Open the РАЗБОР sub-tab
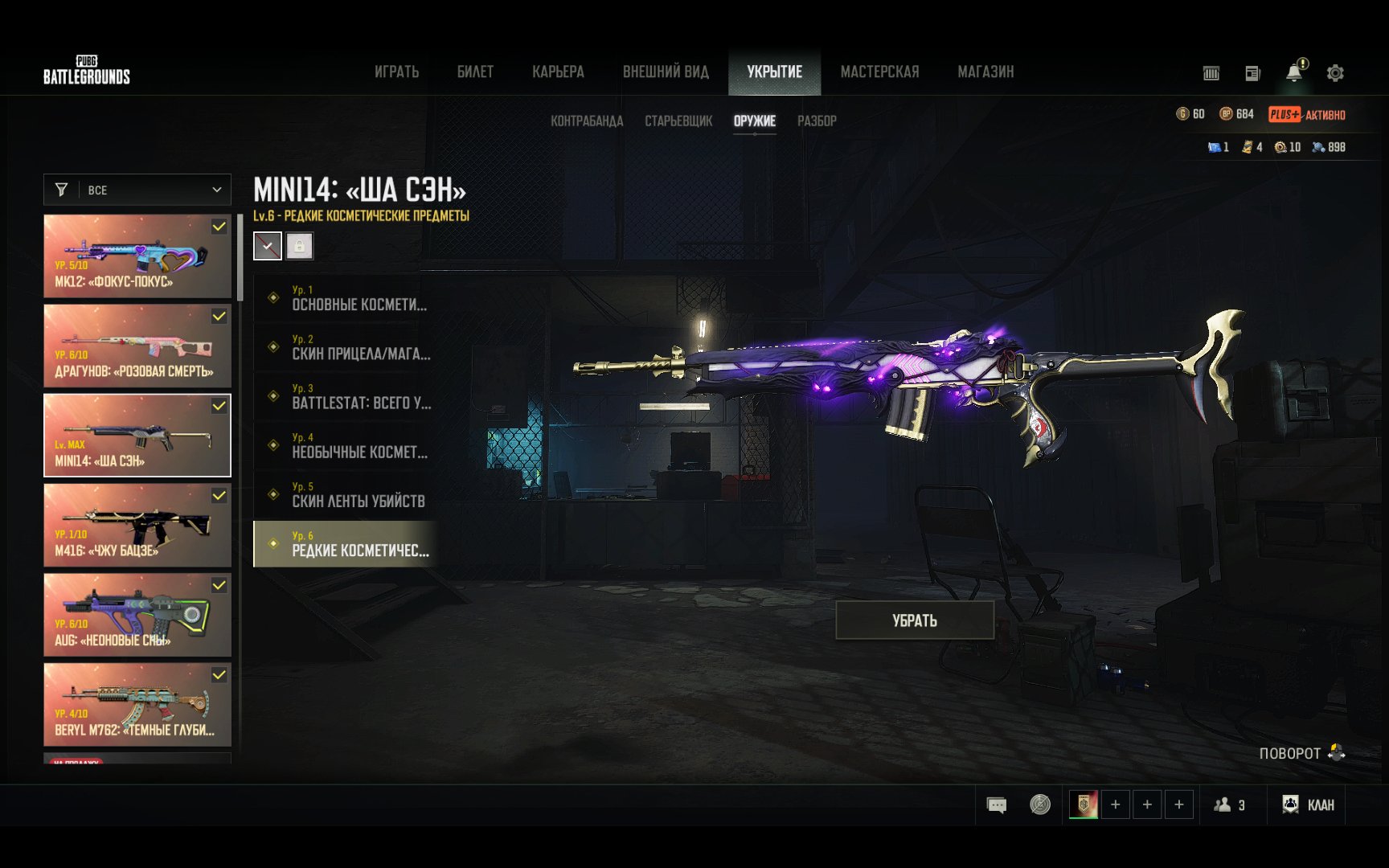The width and height of the screenshot is (1389, 868). (x=817, y=121)
